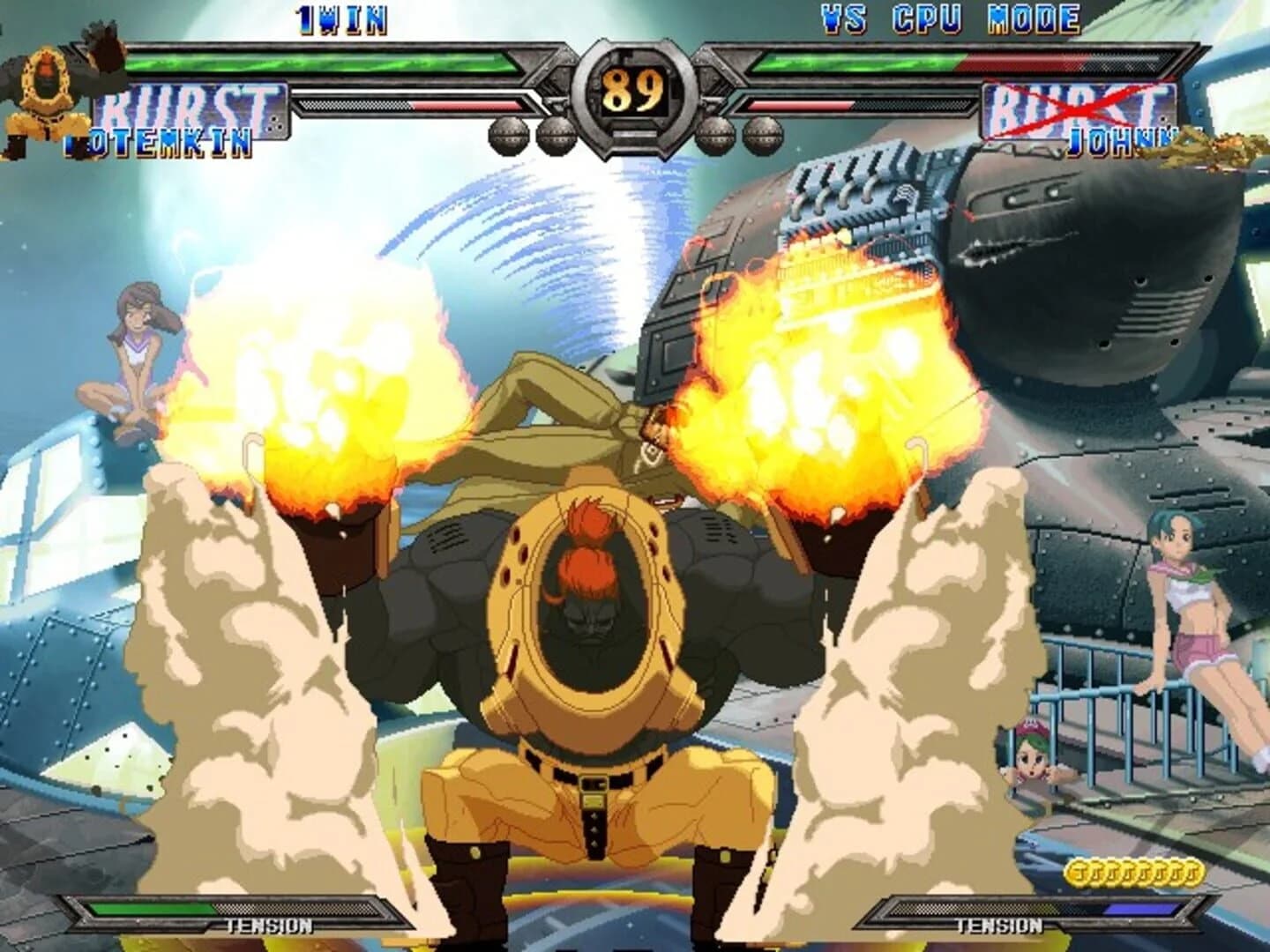Select the first metal sphere win counter
This screenshot has width=1270, height=952.
click(509, 135)
